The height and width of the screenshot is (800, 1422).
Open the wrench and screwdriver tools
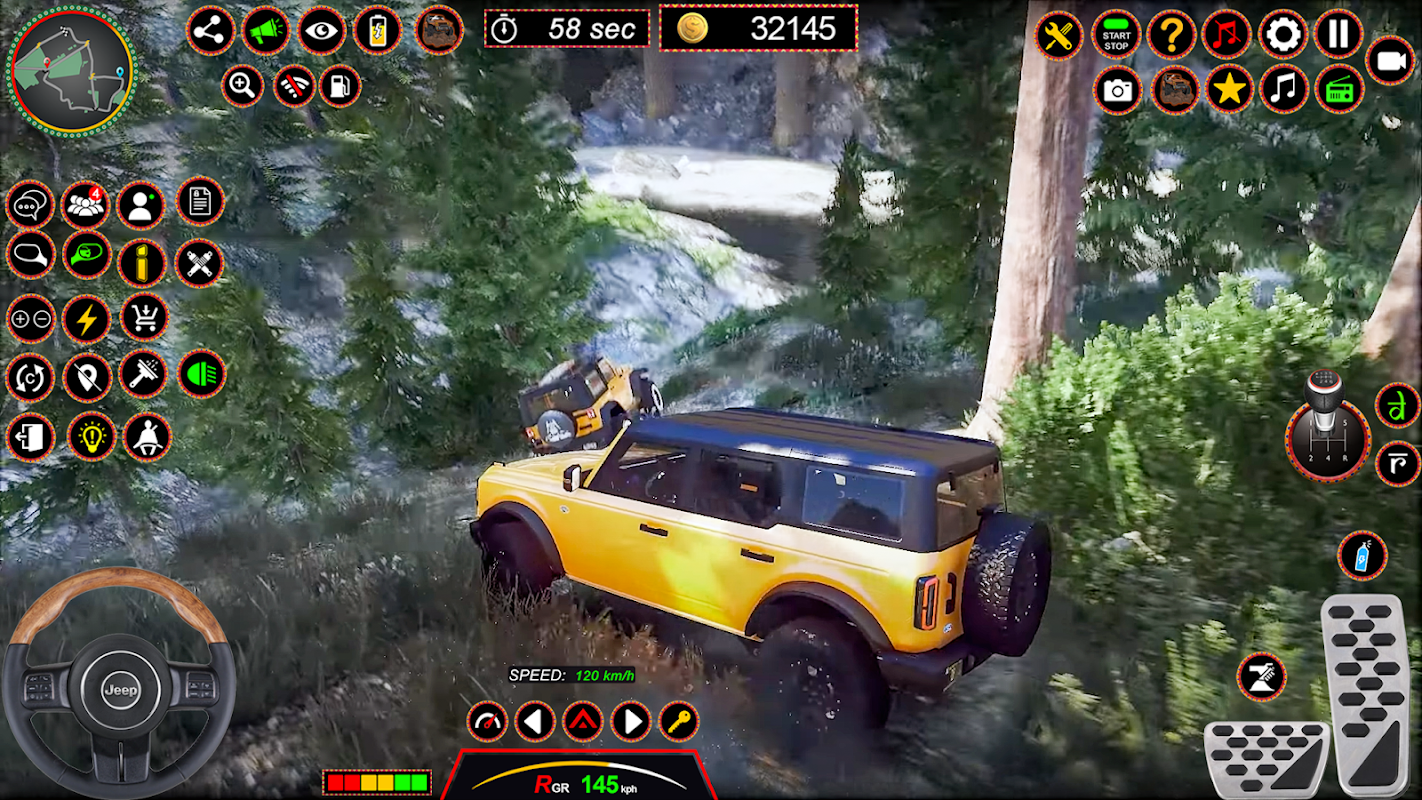coord(1058,36)
